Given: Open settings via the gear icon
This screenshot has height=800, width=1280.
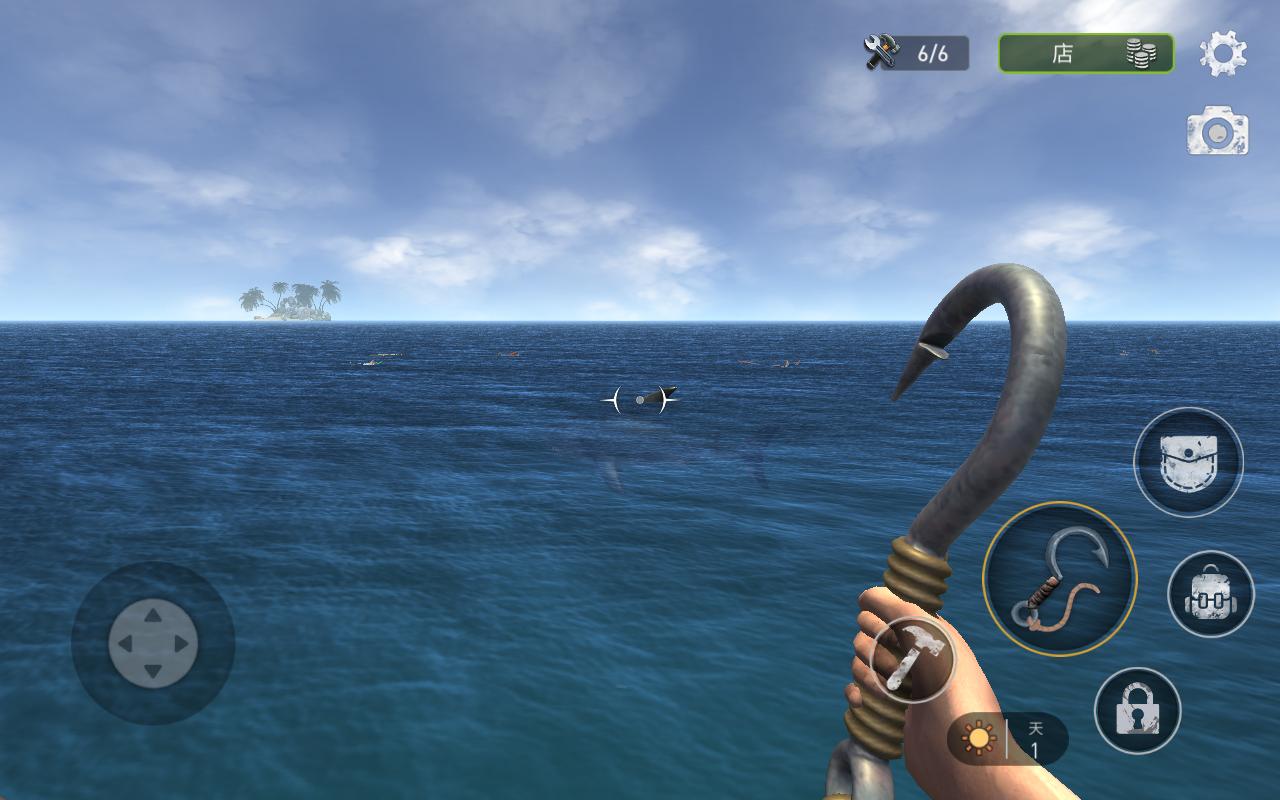Looking at the screenshot, I should [1223, 53].
